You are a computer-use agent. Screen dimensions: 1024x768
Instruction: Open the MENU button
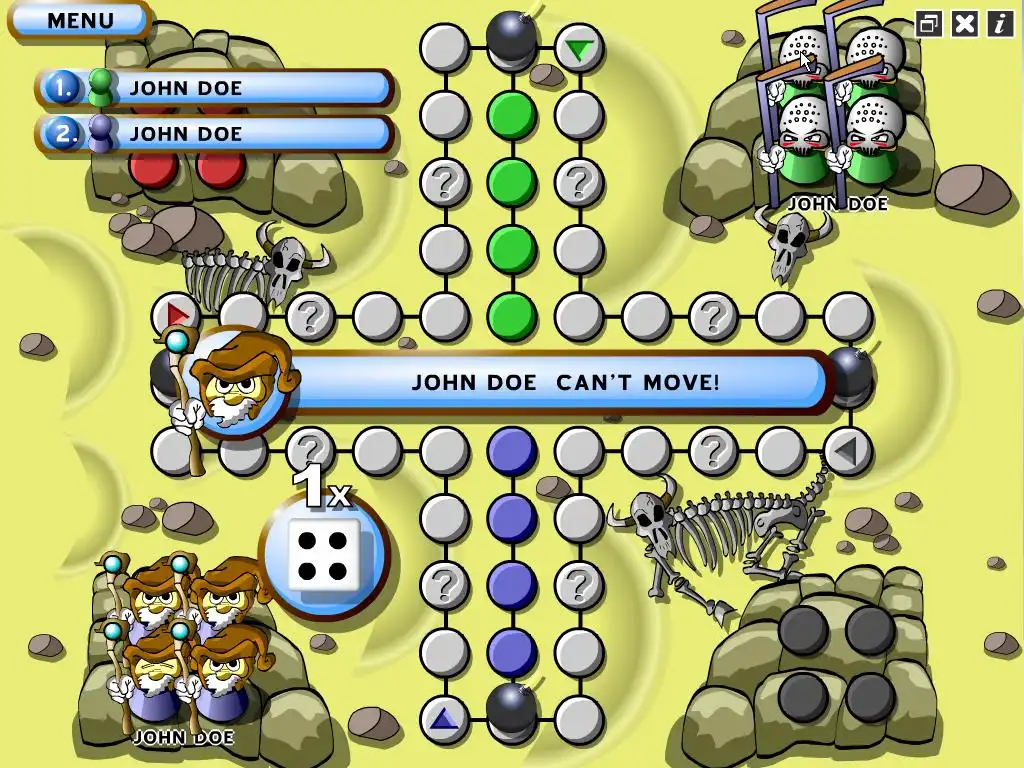[80, 20]
